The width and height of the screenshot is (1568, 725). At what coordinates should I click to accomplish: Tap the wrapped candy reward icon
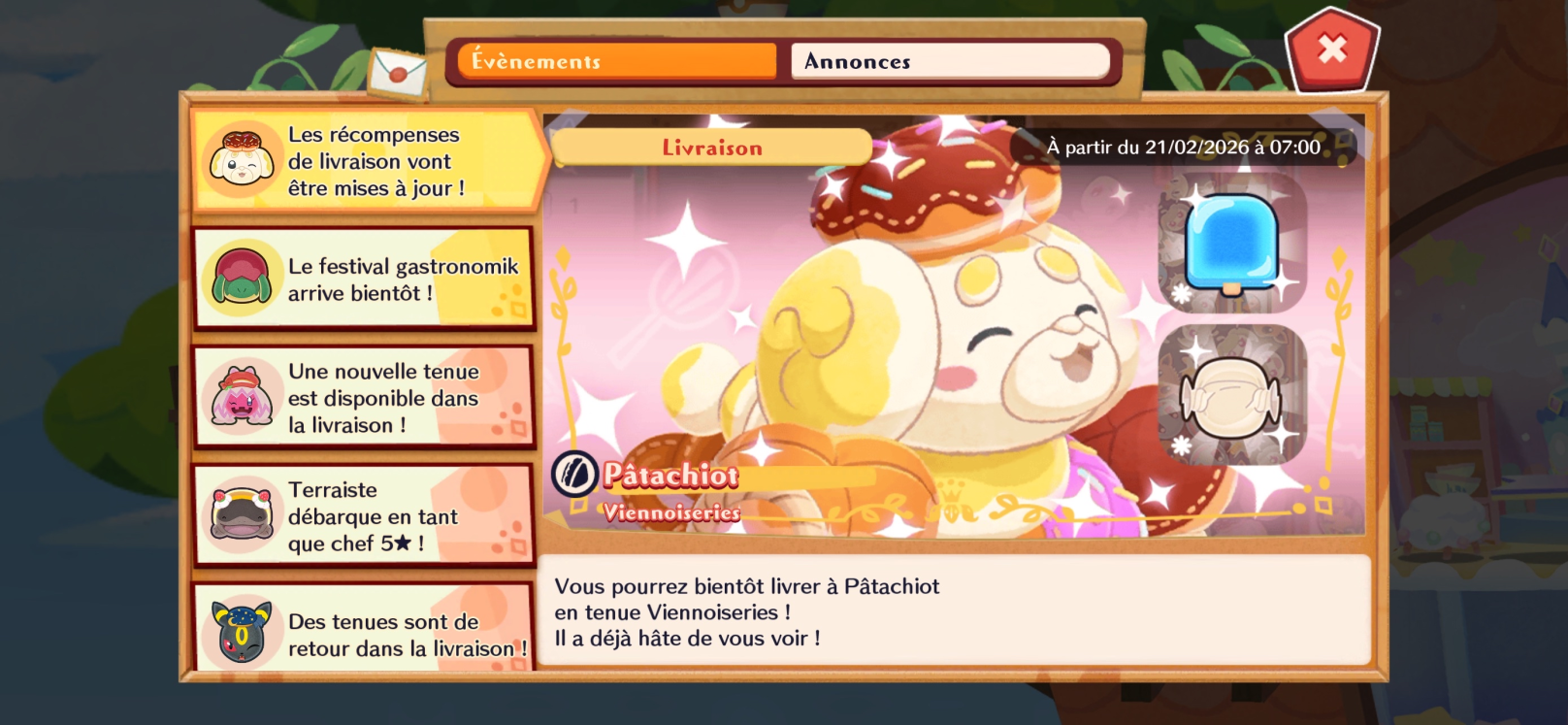coord(1232,395)
